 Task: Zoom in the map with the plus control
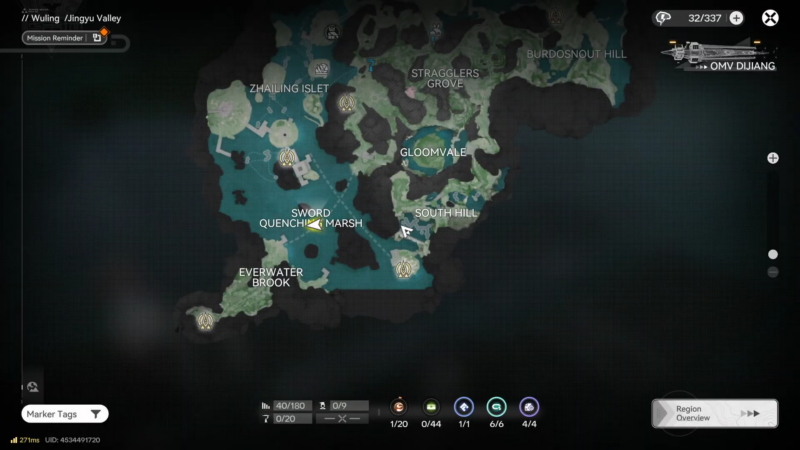tap(773, 158)
